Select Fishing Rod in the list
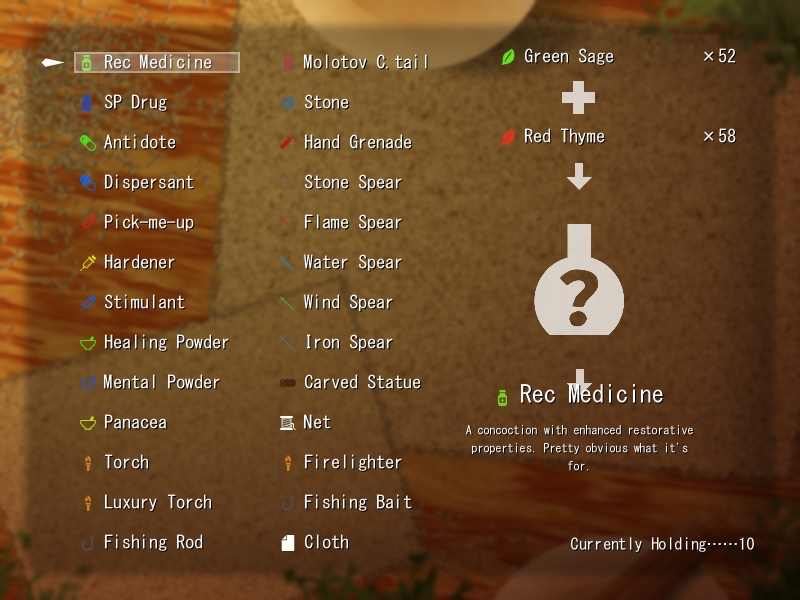 (153, 542)
